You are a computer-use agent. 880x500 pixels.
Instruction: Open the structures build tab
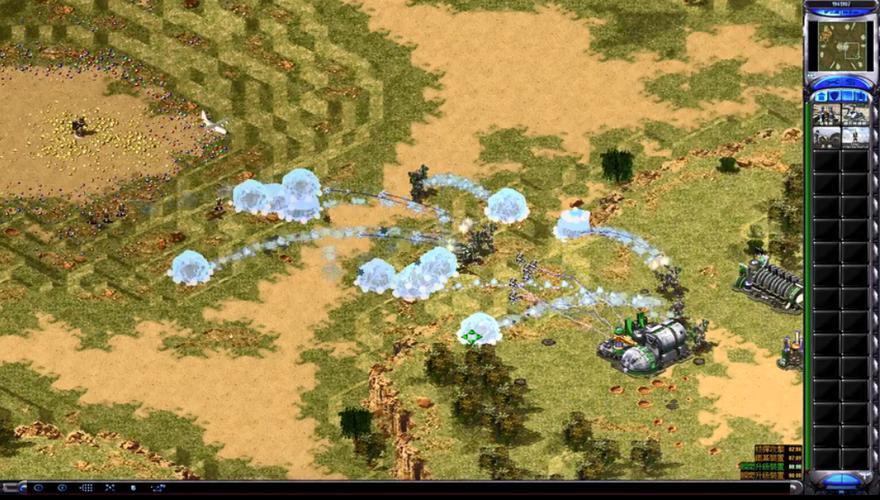tap(819, 96)
